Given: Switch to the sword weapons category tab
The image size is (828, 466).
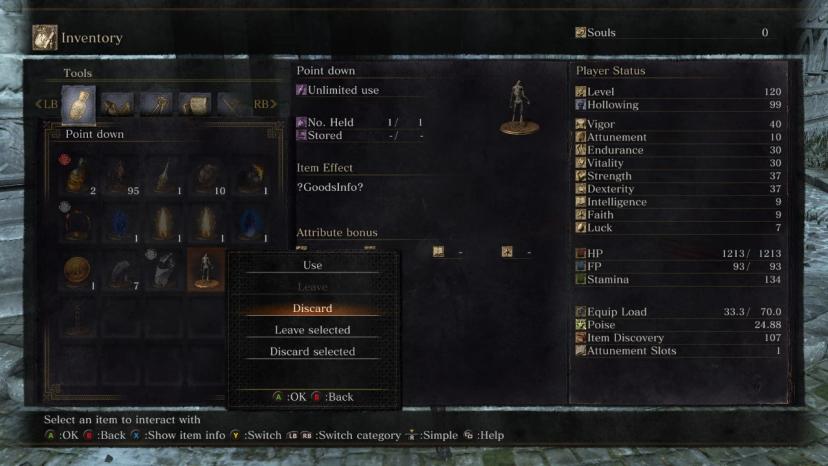Looking at the screenshot, I should [231, 103].
